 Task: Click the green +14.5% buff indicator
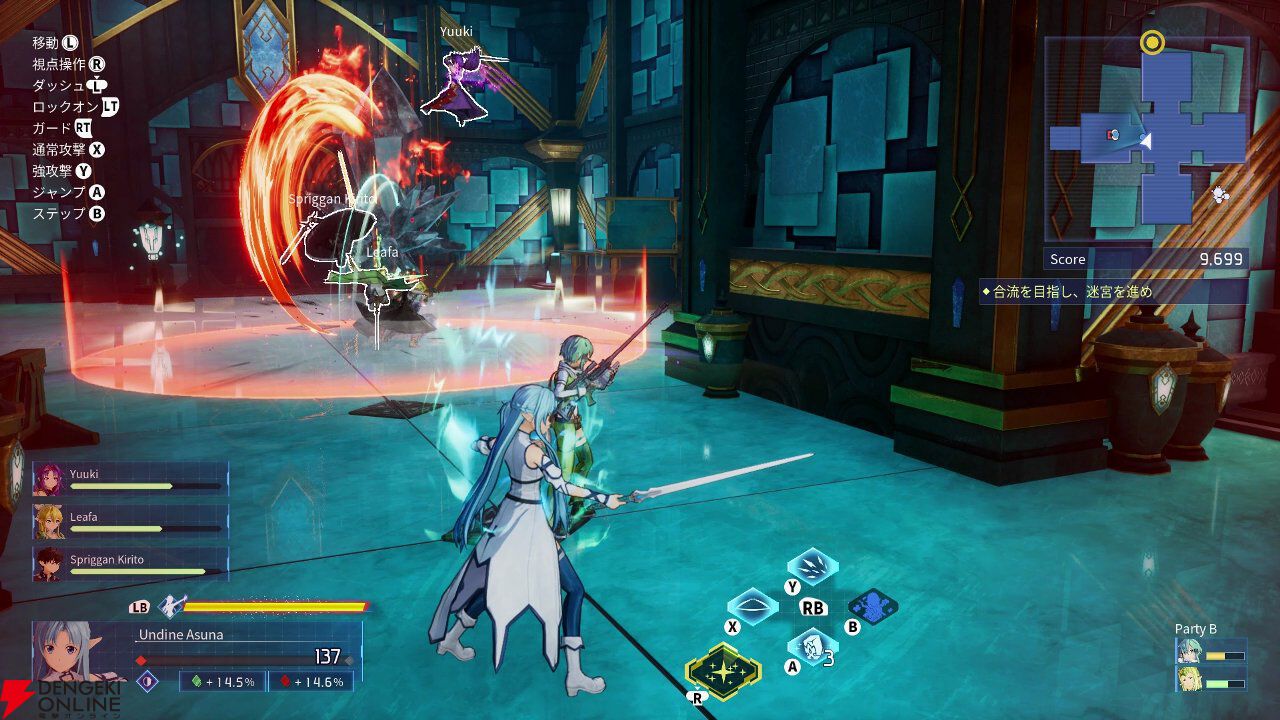pos(222,682)
